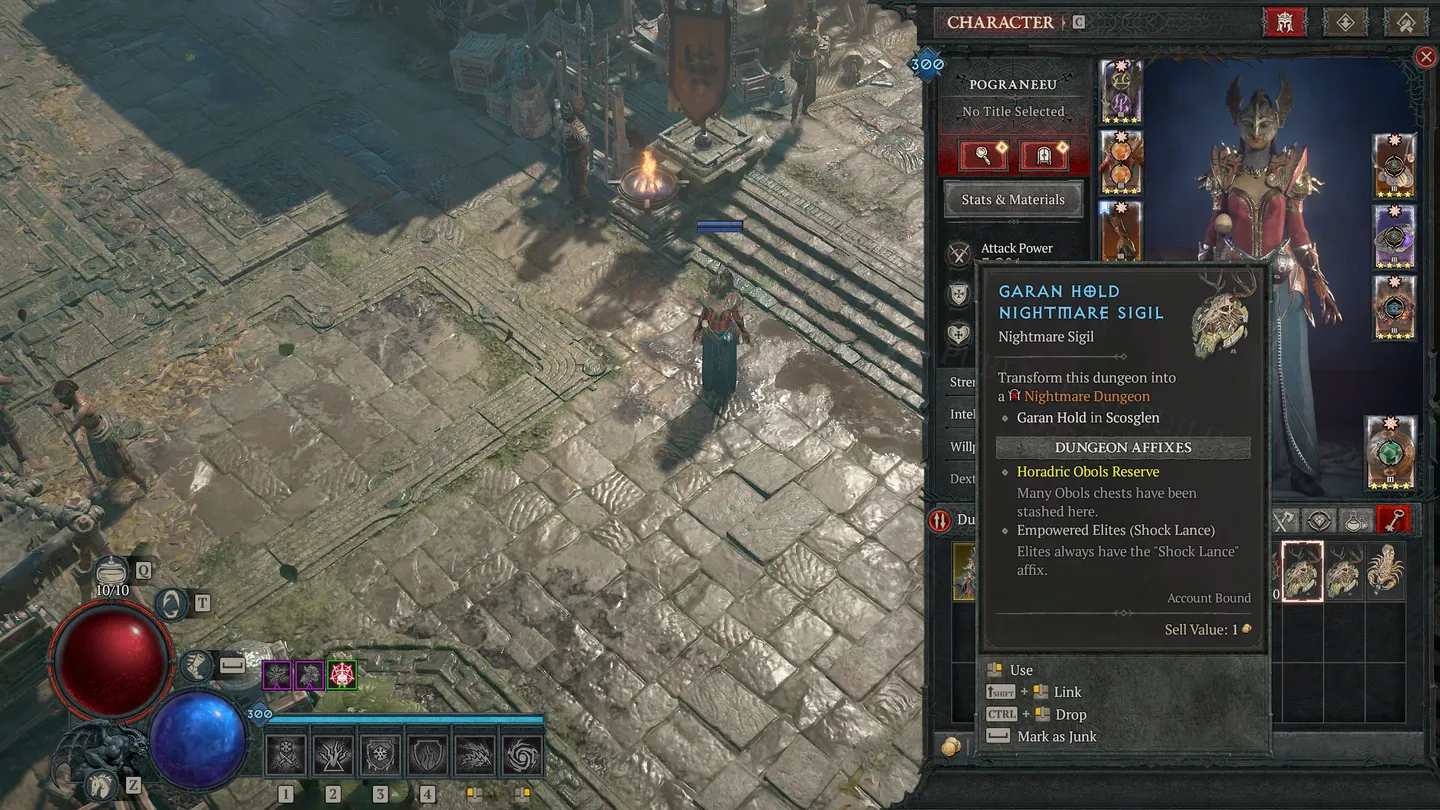Select the helmet equipment tab
Viewport: 1440px width, 810px height.
(x=1285, y=22)
